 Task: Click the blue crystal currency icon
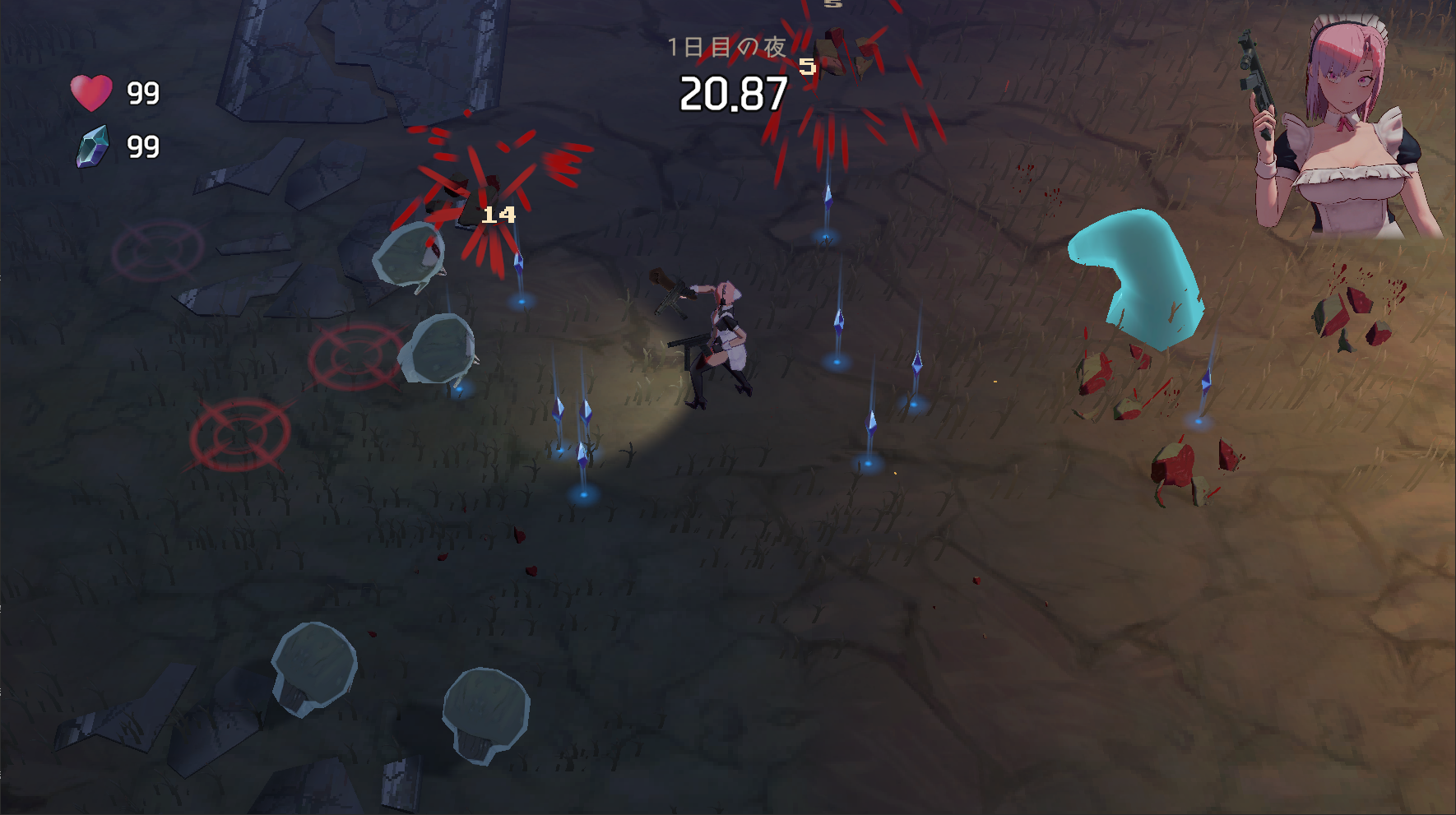tap(93, 146)
